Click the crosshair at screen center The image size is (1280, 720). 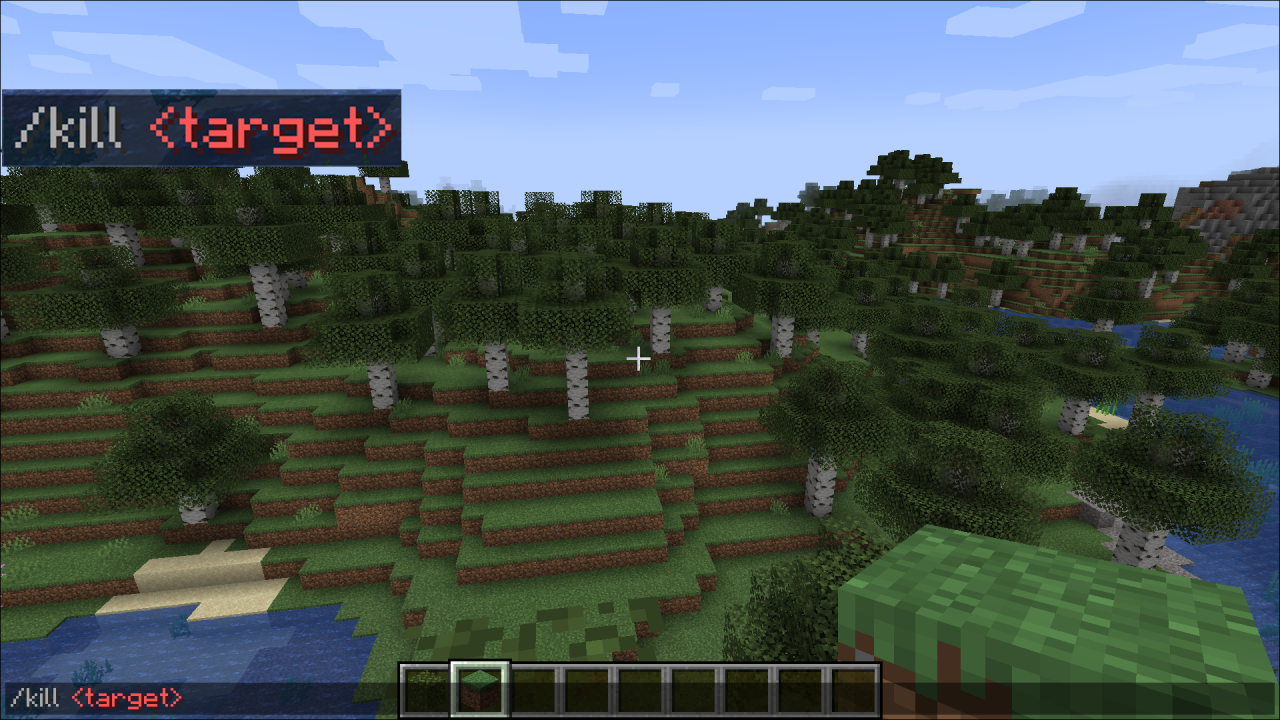tap(639, 357)
